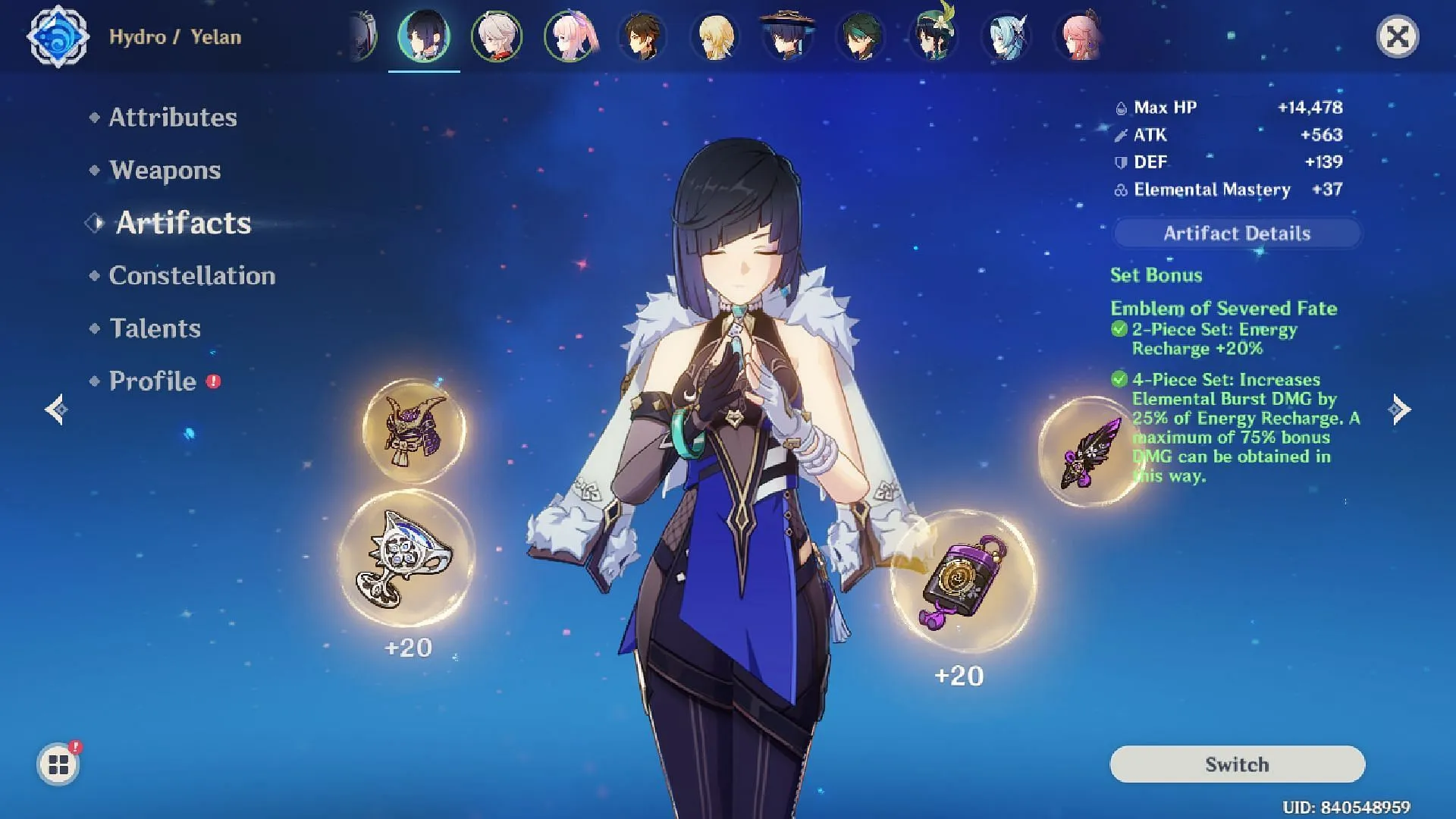
Task: Pick the character portrait wearing a wide hat
Action: point(788,36)
